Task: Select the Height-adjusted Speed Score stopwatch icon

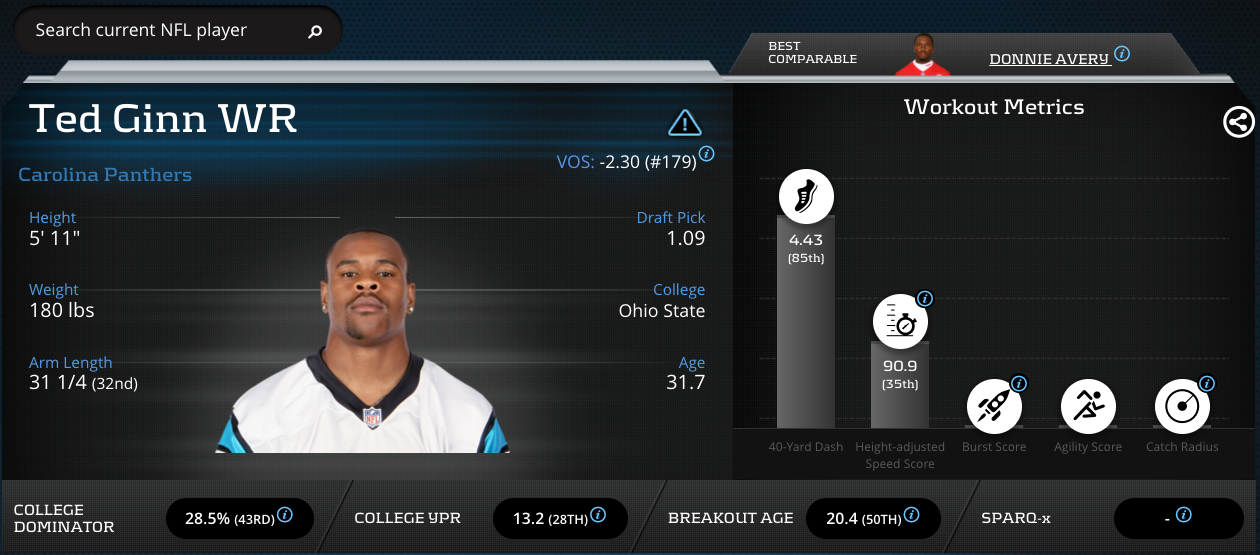Action: coord(900,322)
